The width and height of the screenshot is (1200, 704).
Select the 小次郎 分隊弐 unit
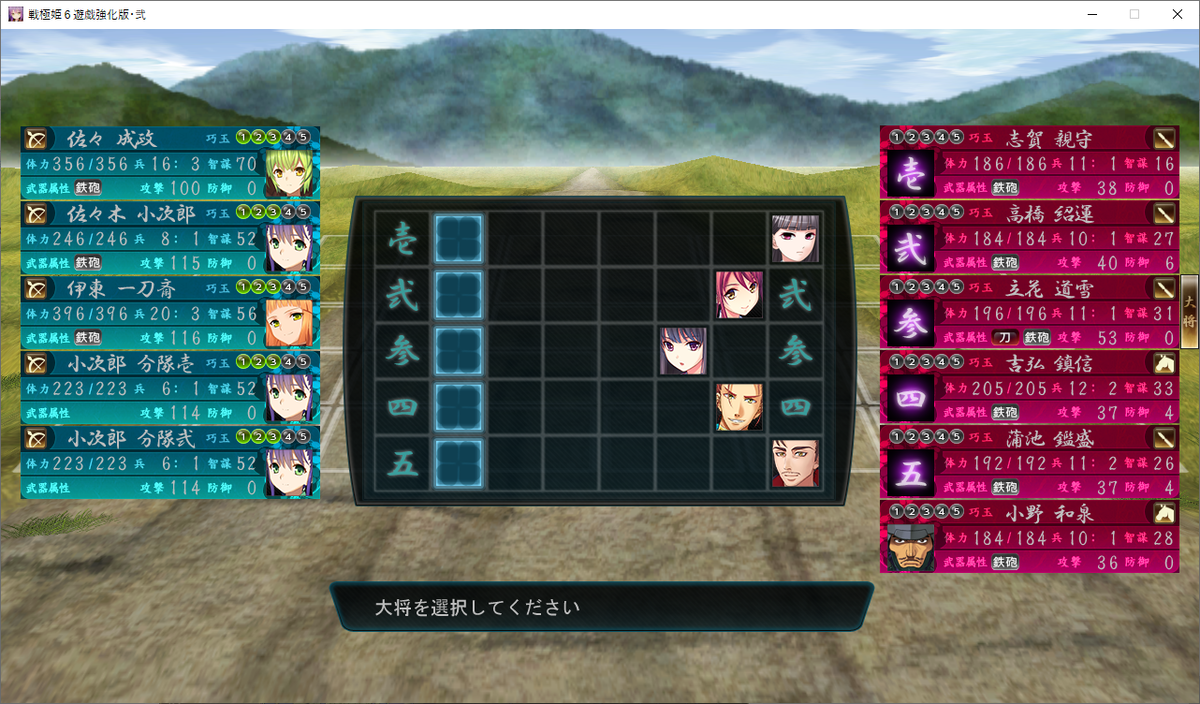click(x=170, y=462)
